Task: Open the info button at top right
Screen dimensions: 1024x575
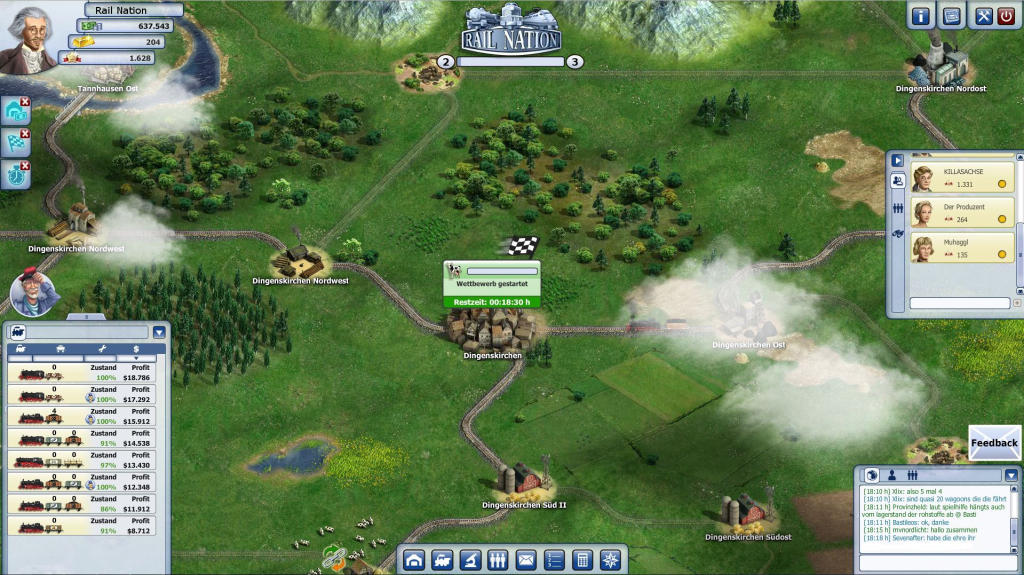Action: point(921,16)
